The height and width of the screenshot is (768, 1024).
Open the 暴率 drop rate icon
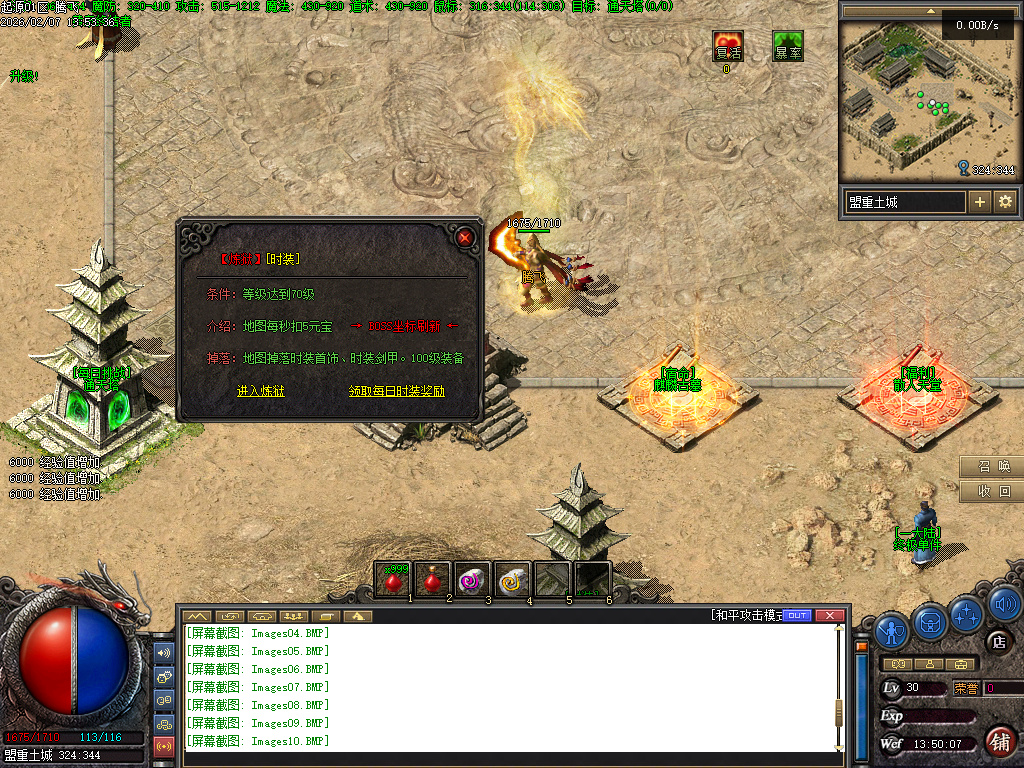(788, 47)
